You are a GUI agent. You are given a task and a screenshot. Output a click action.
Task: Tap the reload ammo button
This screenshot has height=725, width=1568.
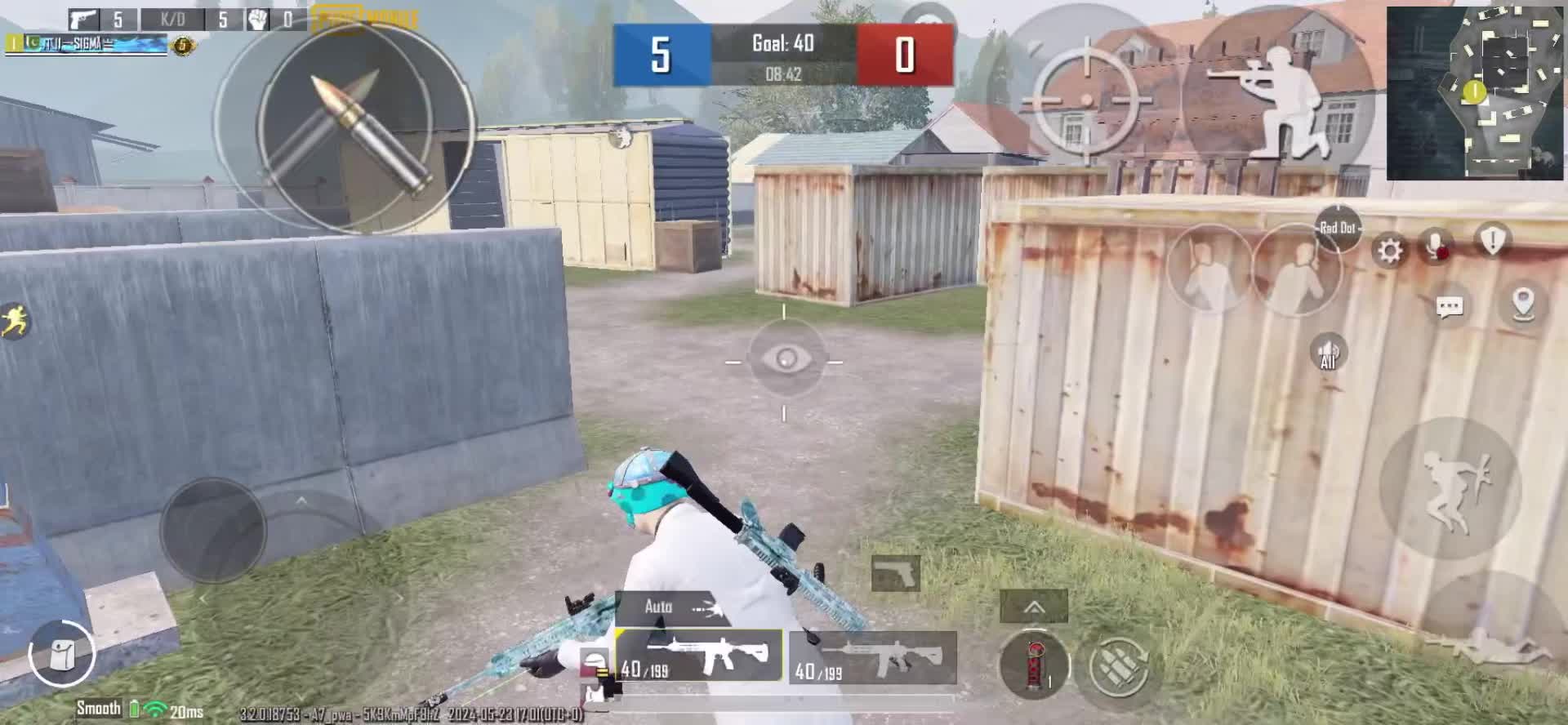coord(1120,665)
